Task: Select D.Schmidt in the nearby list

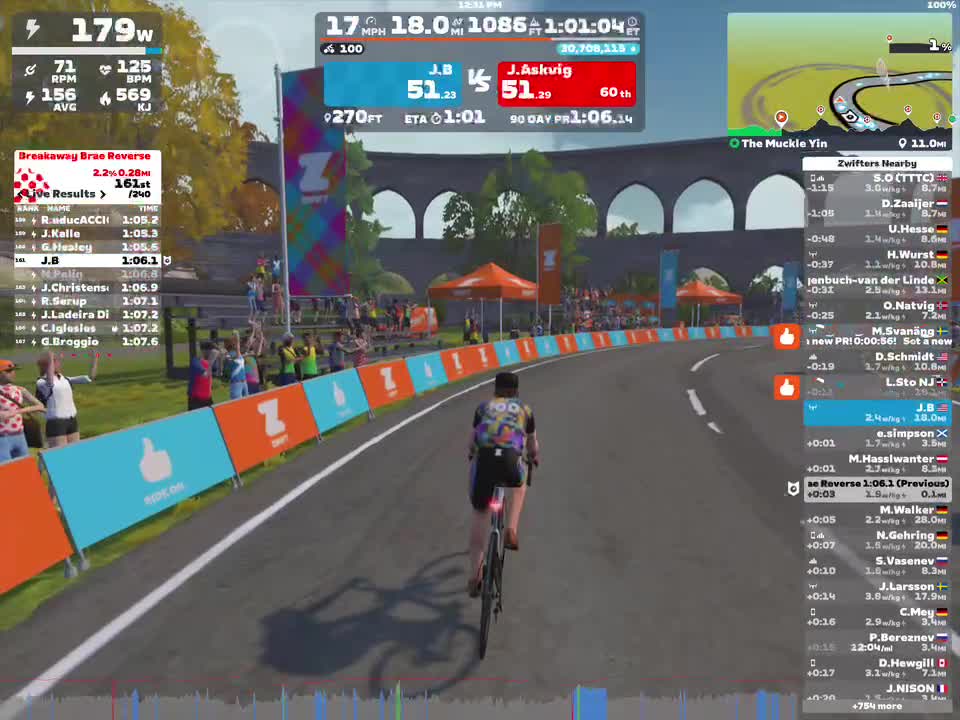Action: coord(877,361)
